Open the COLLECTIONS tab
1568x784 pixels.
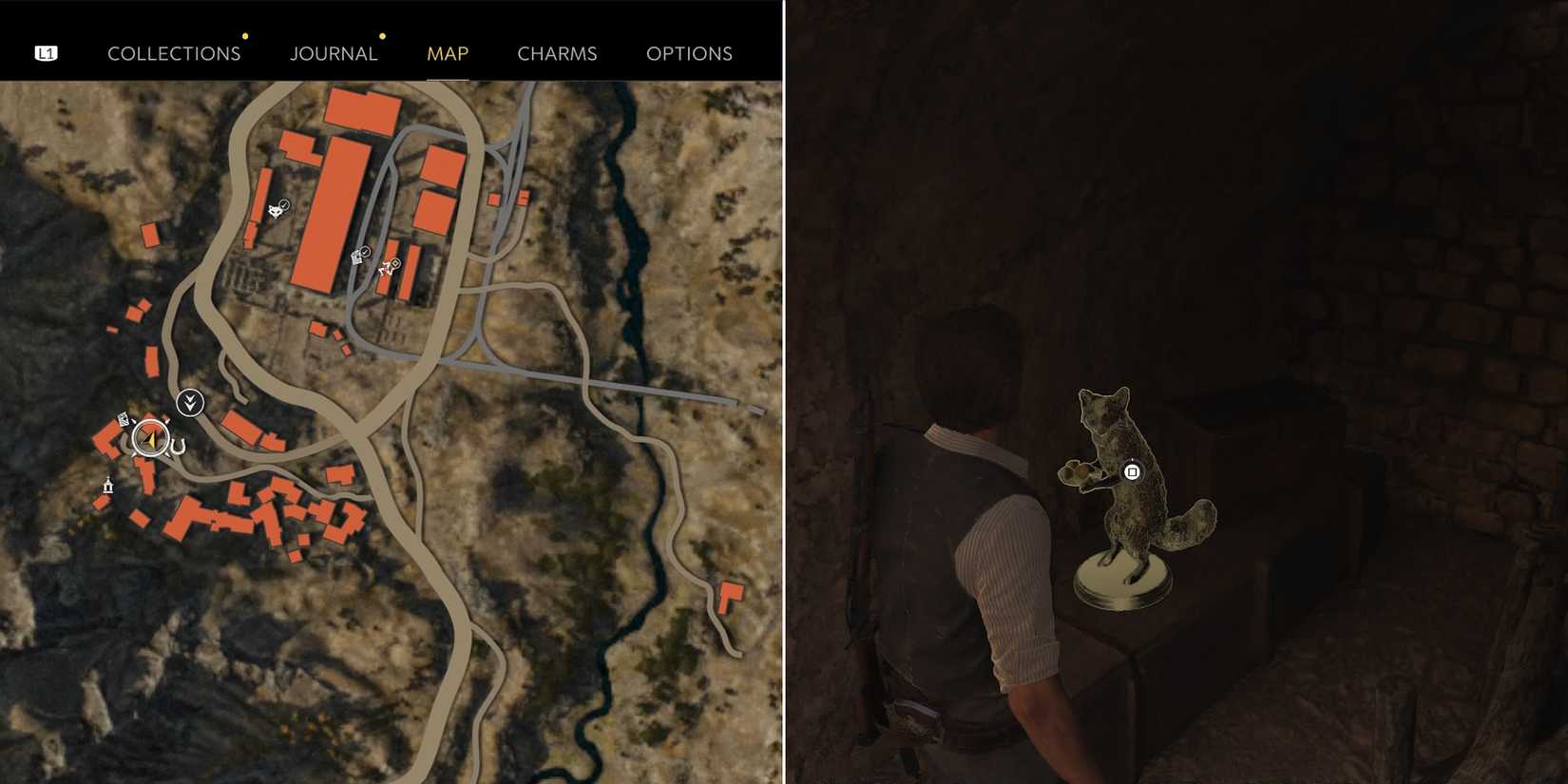tap(174, 53)
